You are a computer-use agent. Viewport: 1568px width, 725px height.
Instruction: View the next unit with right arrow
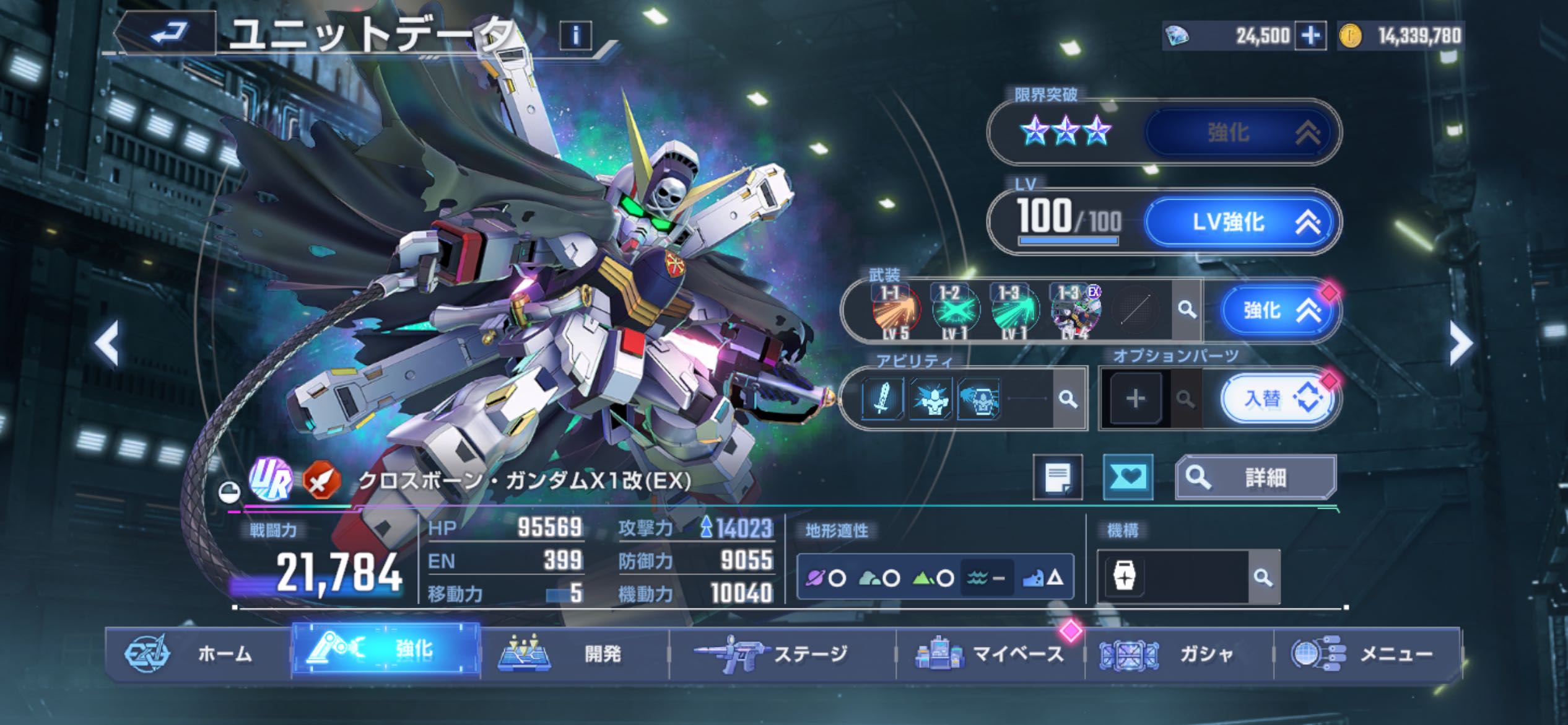pos(1460,344)
